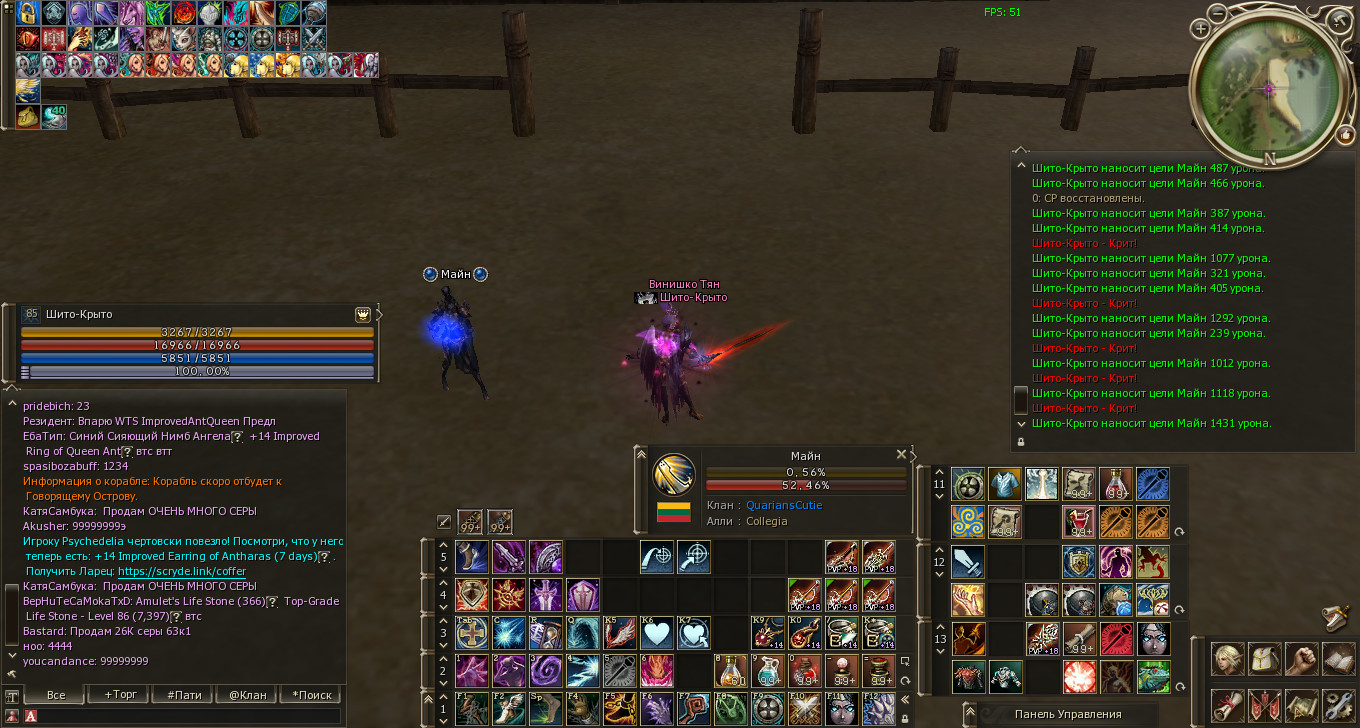The height and width of the screenshot is (728, 1360).
Task: Click the circular minimap
Action: 1269,87
